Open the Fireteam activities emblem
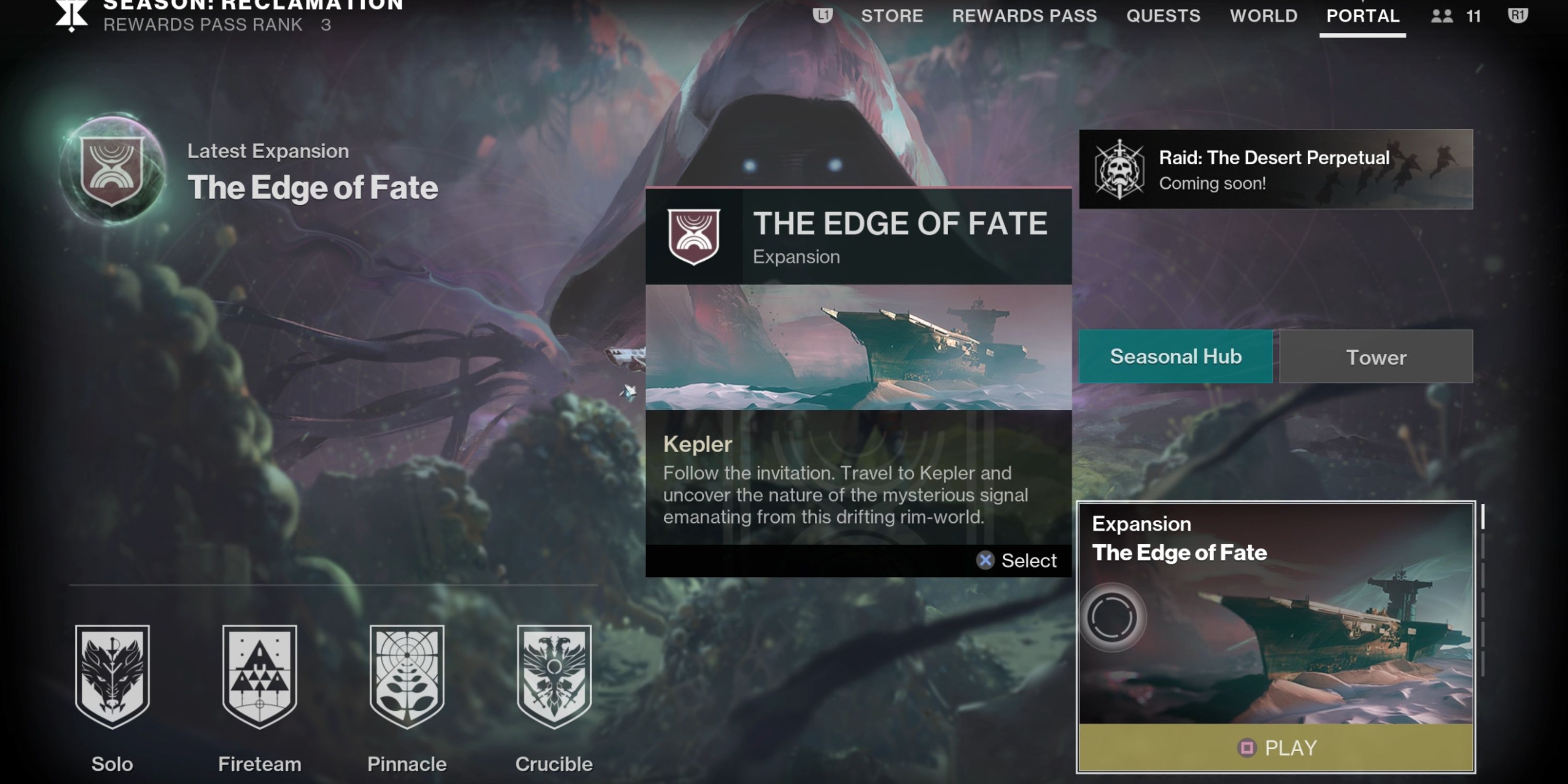Screen dimensions: 1568x784 coord(260,677)
